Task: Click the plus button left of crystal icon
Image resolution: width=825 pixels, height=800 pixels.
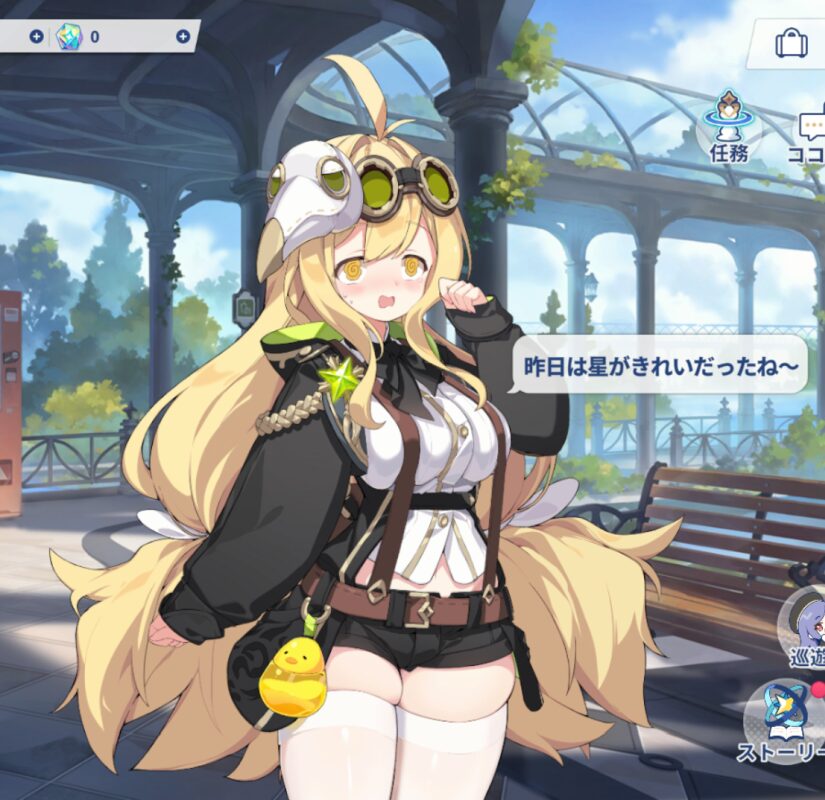Action: tap(36, 37)
